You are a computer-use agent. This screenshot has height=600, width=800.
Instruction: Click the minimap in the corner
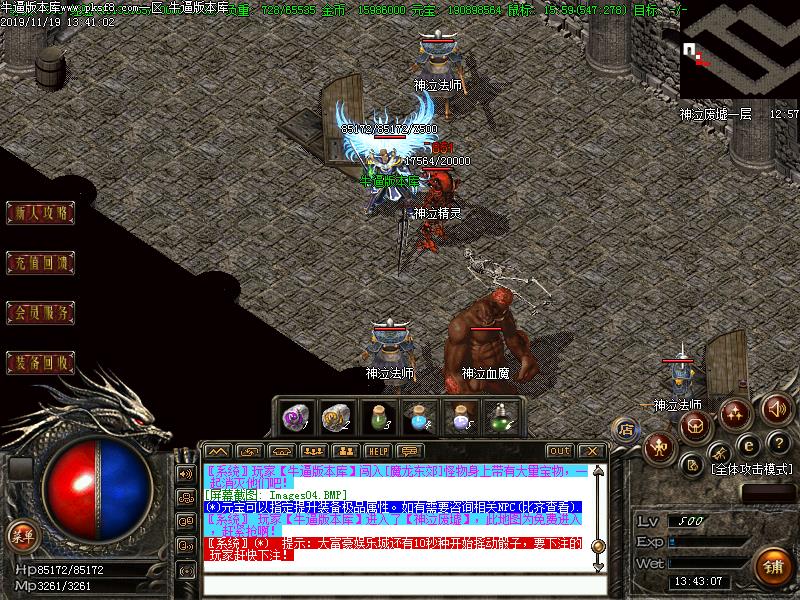tap(739, 50)
